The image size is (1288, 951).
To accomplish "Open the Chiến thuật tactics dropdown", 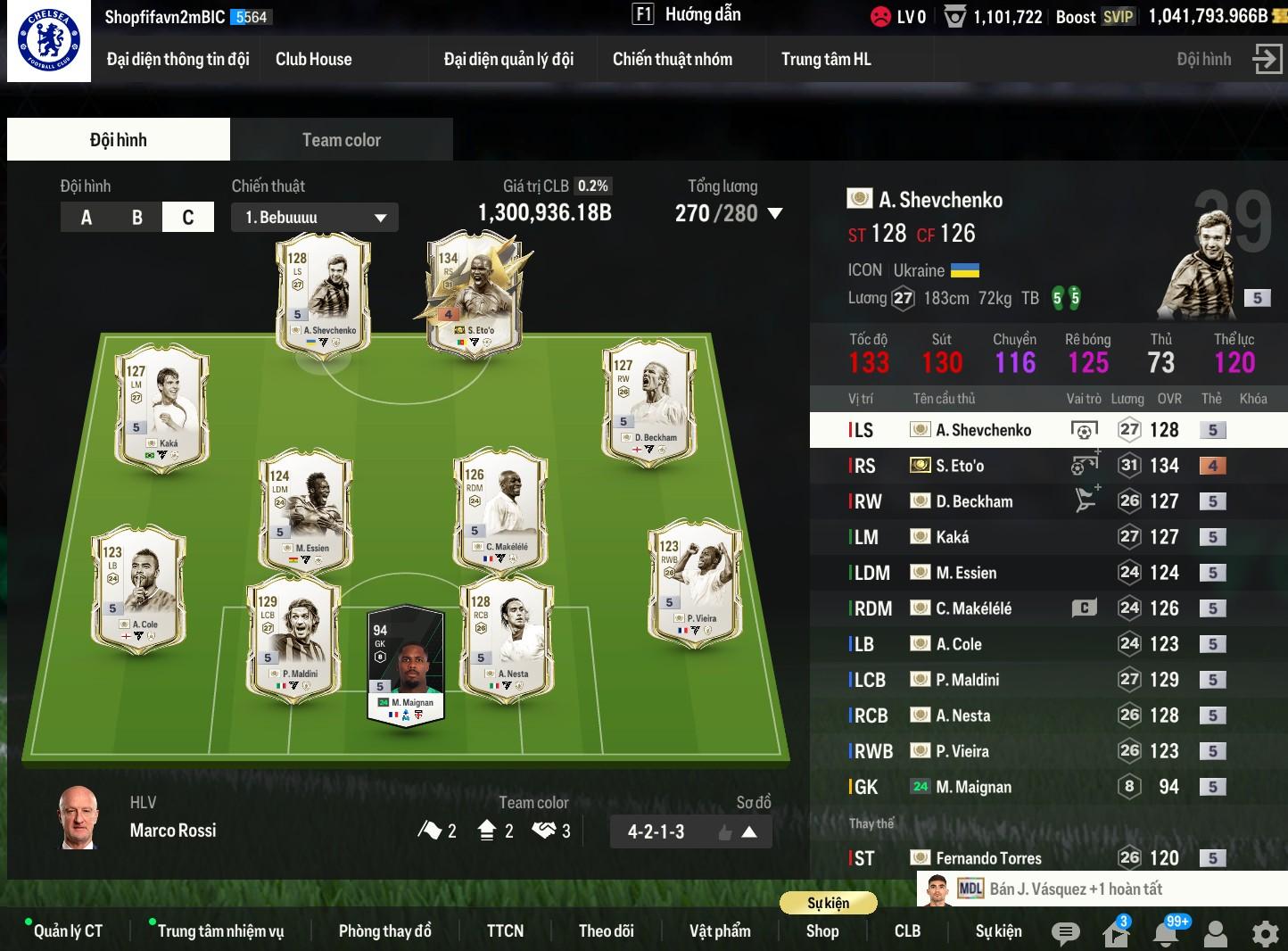I will [314, 218].
